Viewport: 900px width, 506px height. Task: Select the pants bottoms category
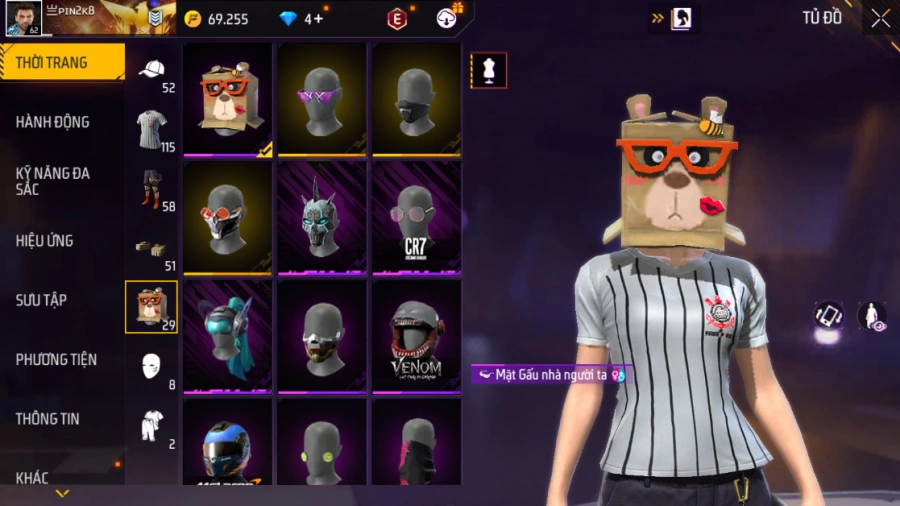[152, 189]
